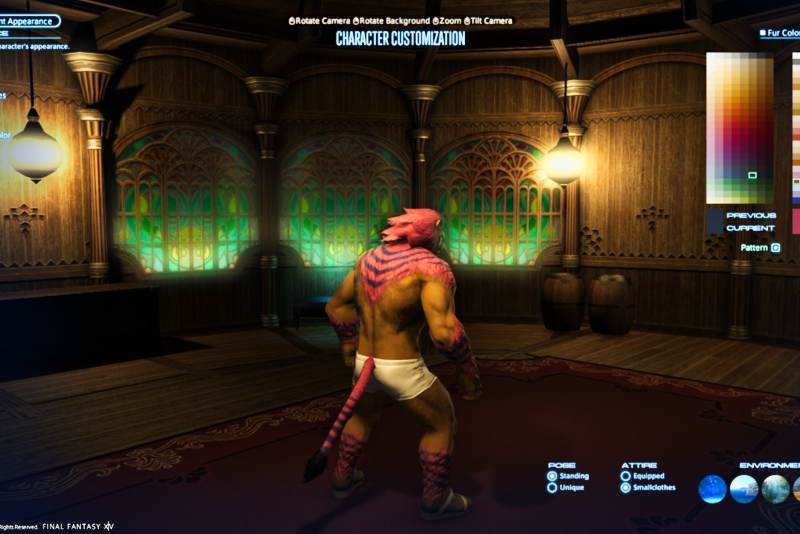Choose the blue sky and clouds environment

pyautogui.click(x=744, y=489)
